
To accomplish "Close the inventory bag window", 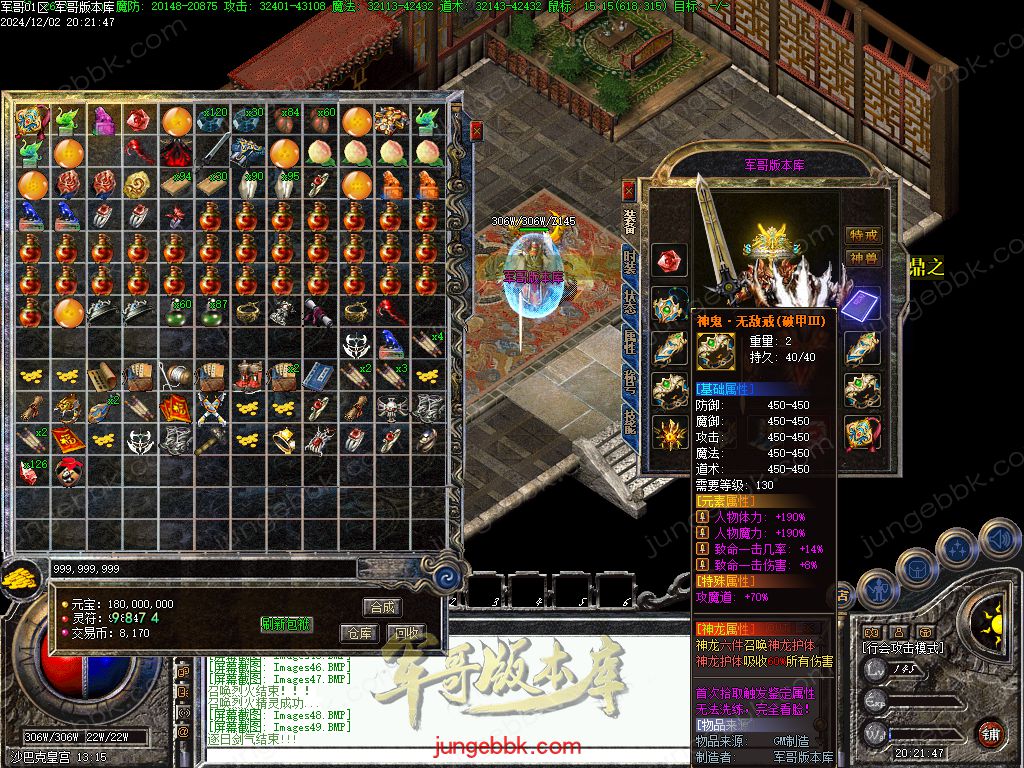I will pos(477,130).
